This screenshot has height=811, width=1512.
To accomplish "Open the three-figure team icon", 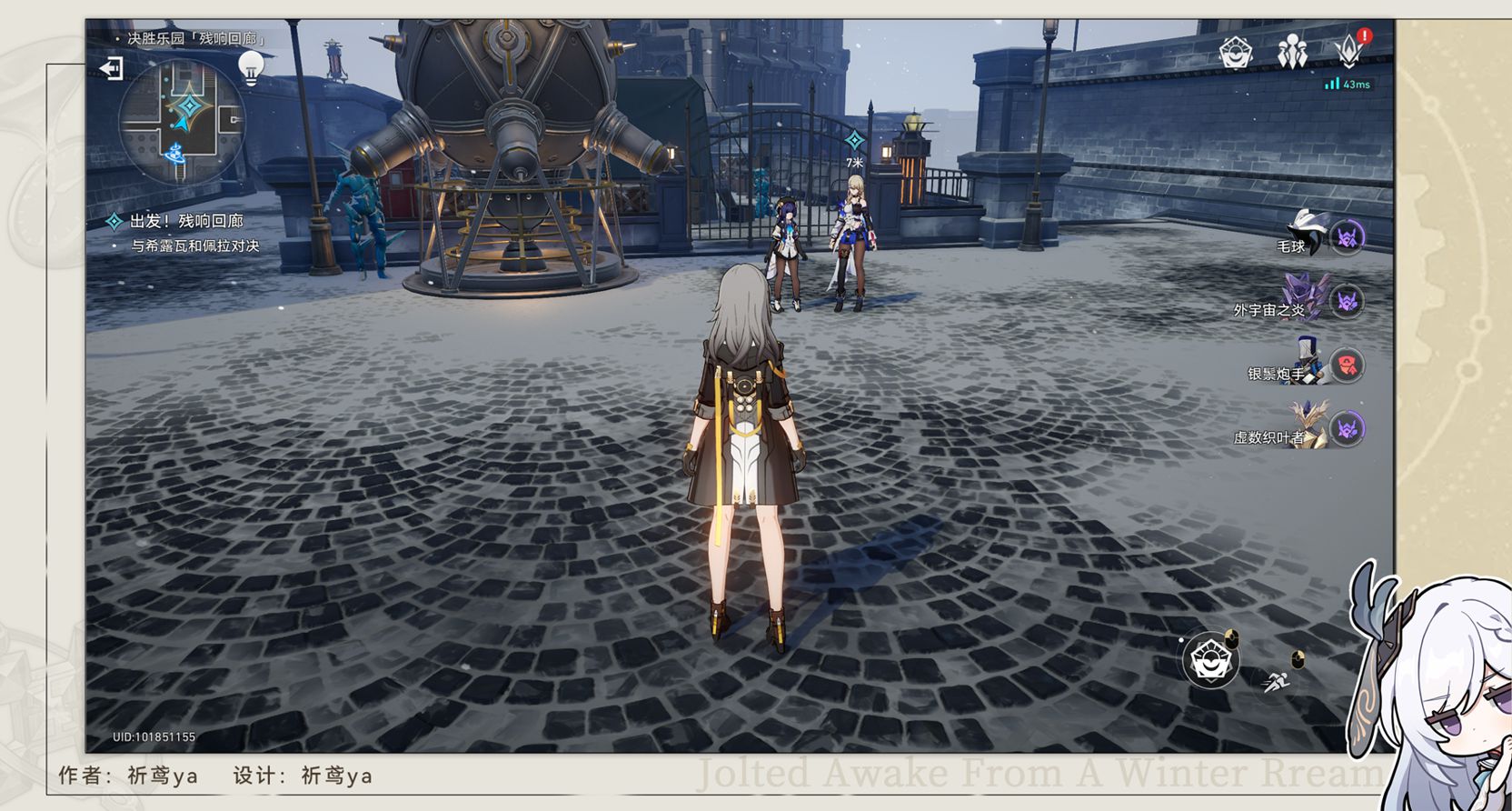I will tap(1292, 53).
